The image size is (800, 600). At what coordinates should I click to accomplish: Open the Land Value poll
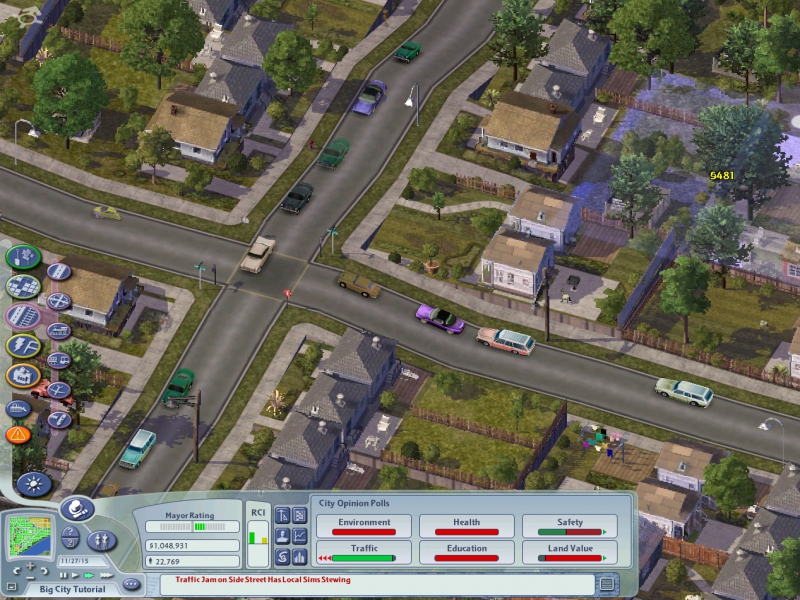[570, 553]
